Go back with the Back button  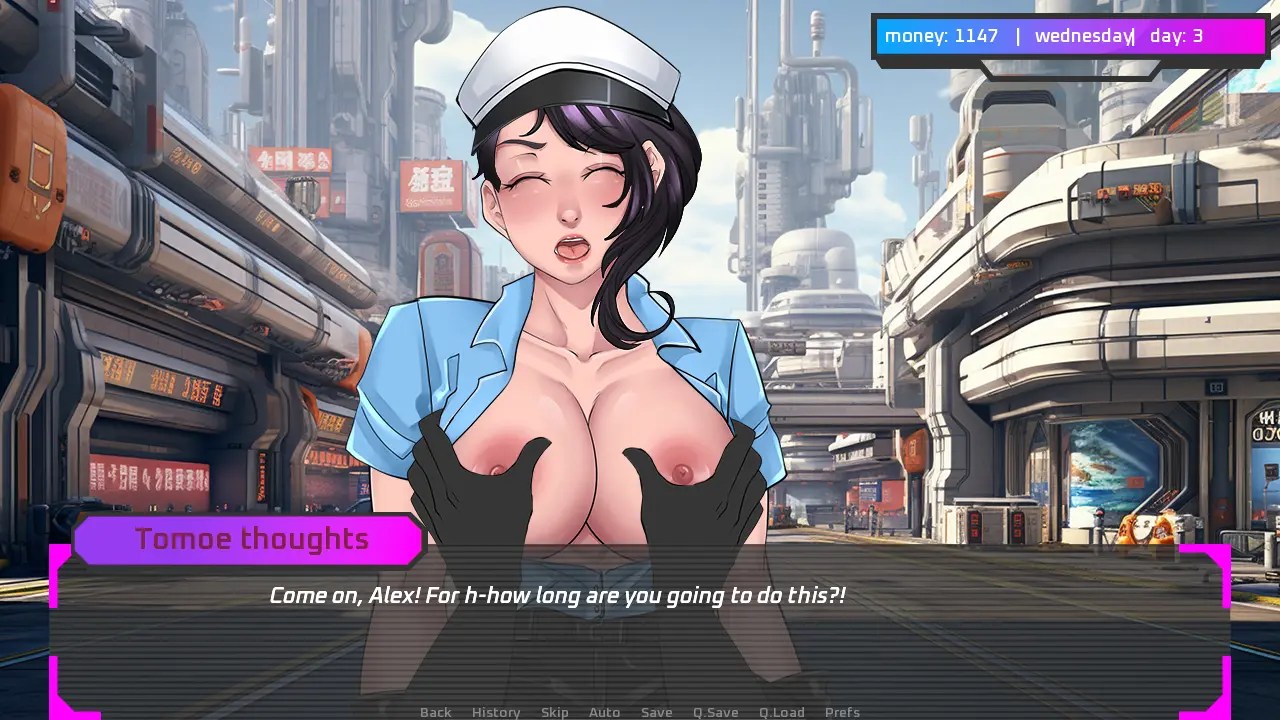coord(435,712)
